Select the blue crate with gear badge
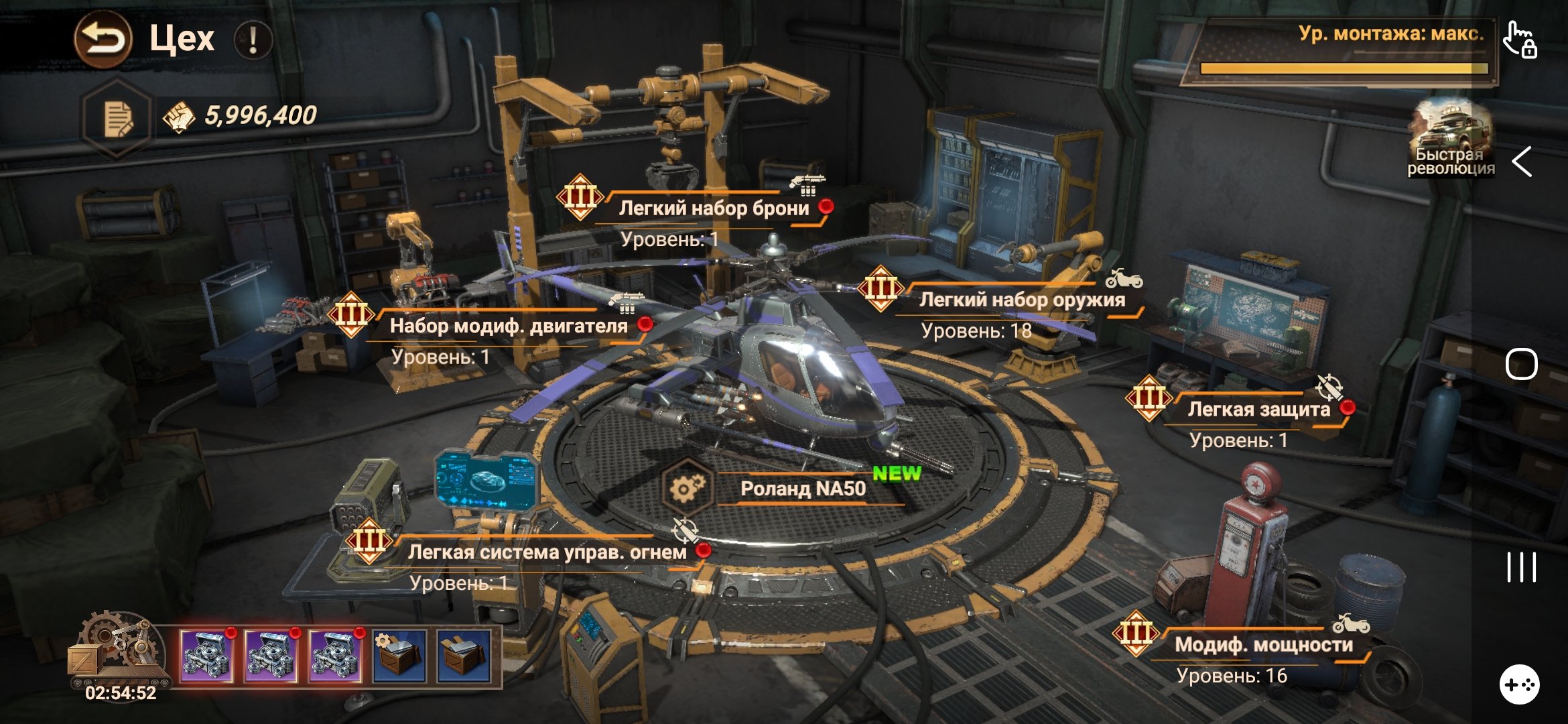The width and height of the screenshot is (1568, 724). (399, 656)
